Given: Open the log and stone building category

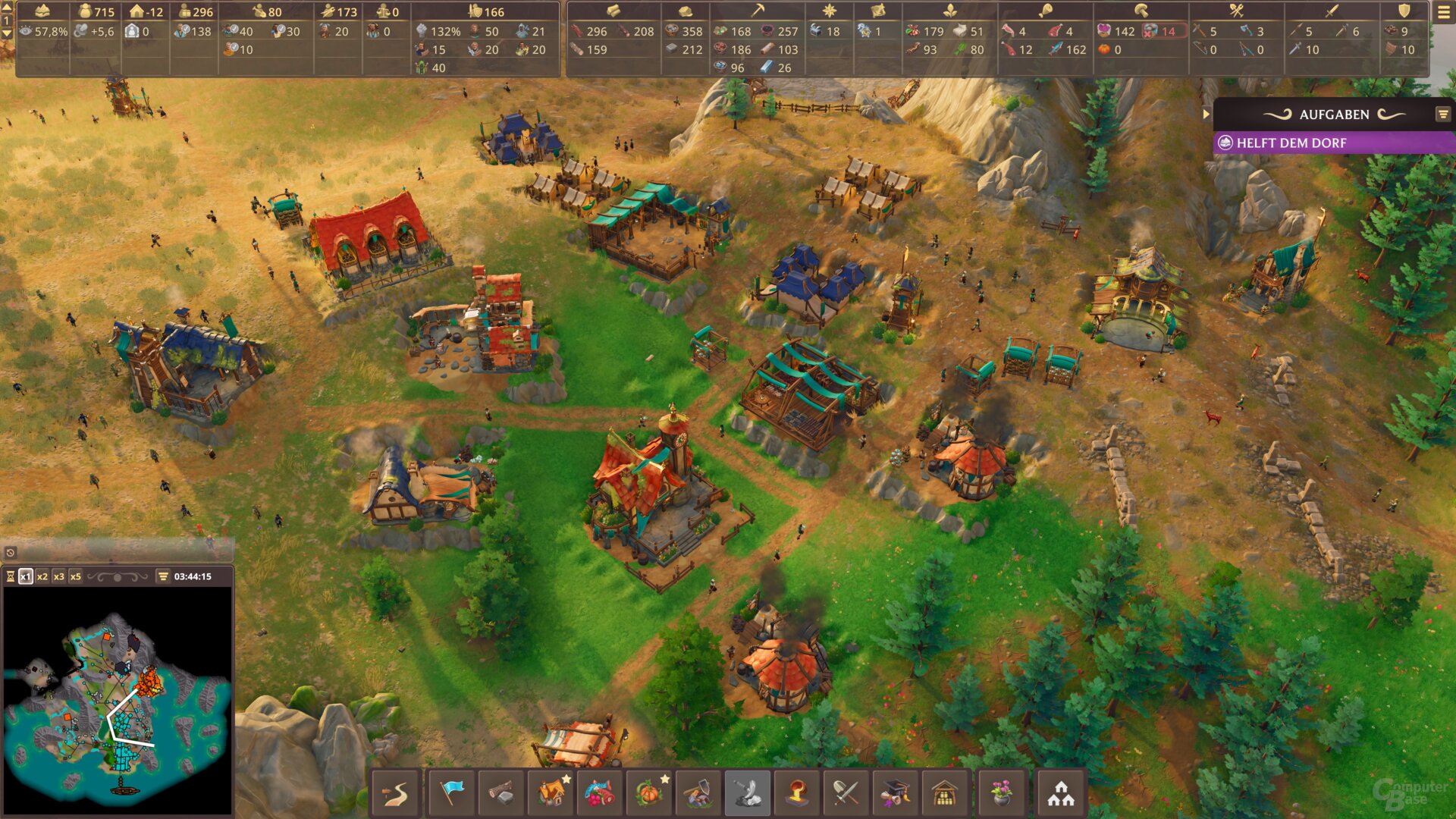Looking at the screenshot, I should [500, 793].
